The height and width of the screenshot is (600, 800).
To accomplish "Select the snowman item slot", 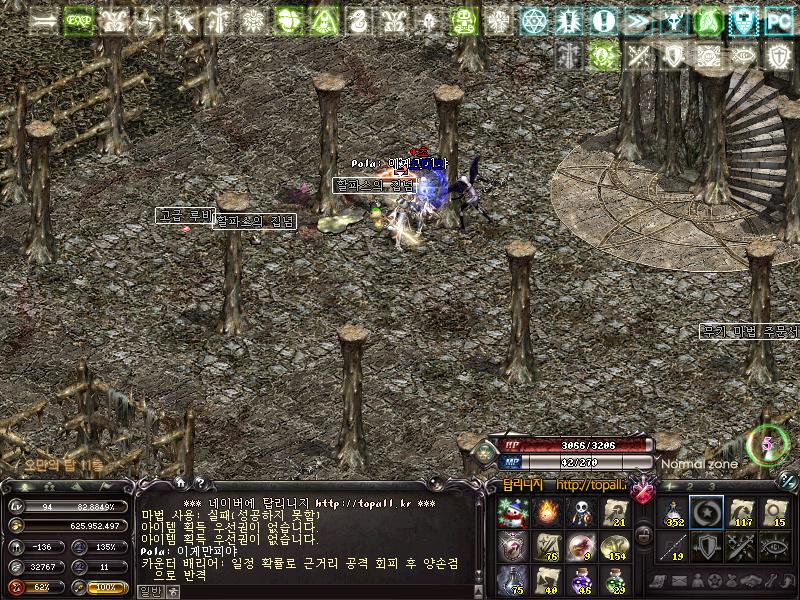I will 511,514.
